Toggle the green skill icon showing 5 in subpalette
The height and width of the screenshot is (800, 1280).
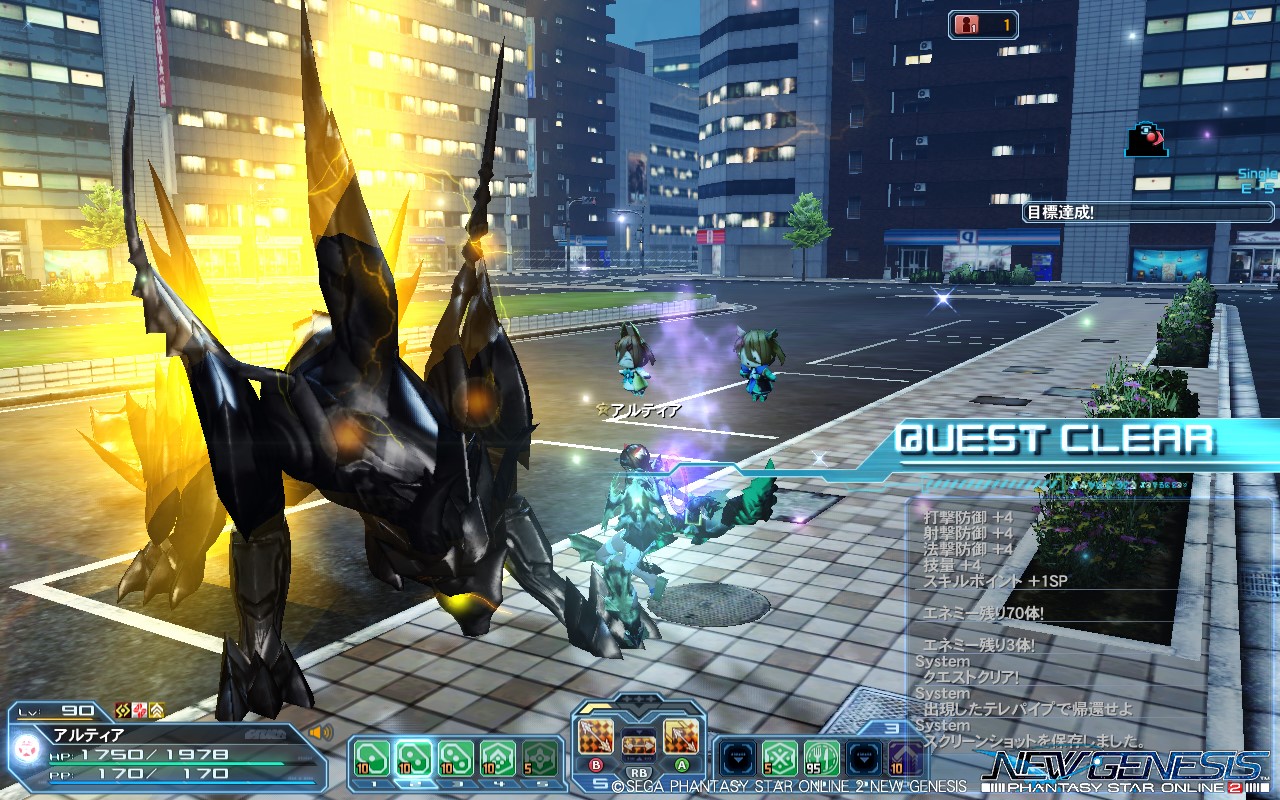click(x=779, y=756)
